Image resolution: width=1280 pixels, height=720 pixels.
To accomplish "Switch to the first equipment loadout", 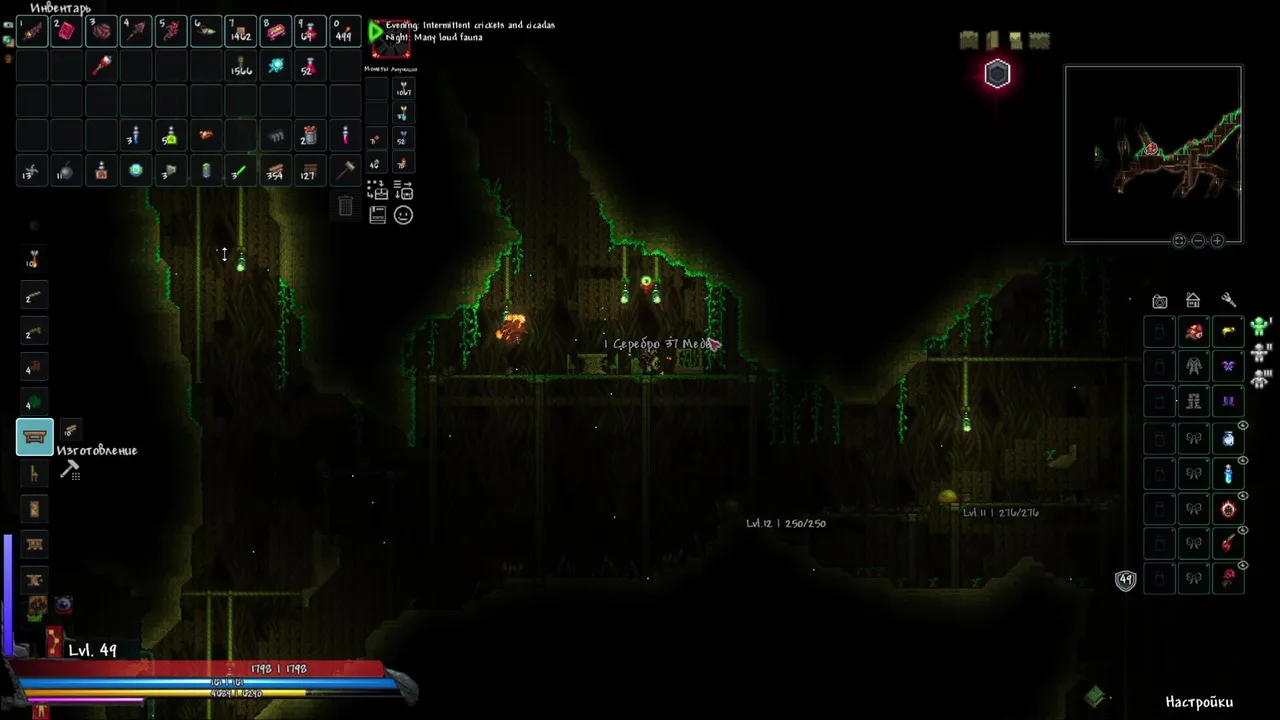I will pyautogui.click(x=1259, y=326).
